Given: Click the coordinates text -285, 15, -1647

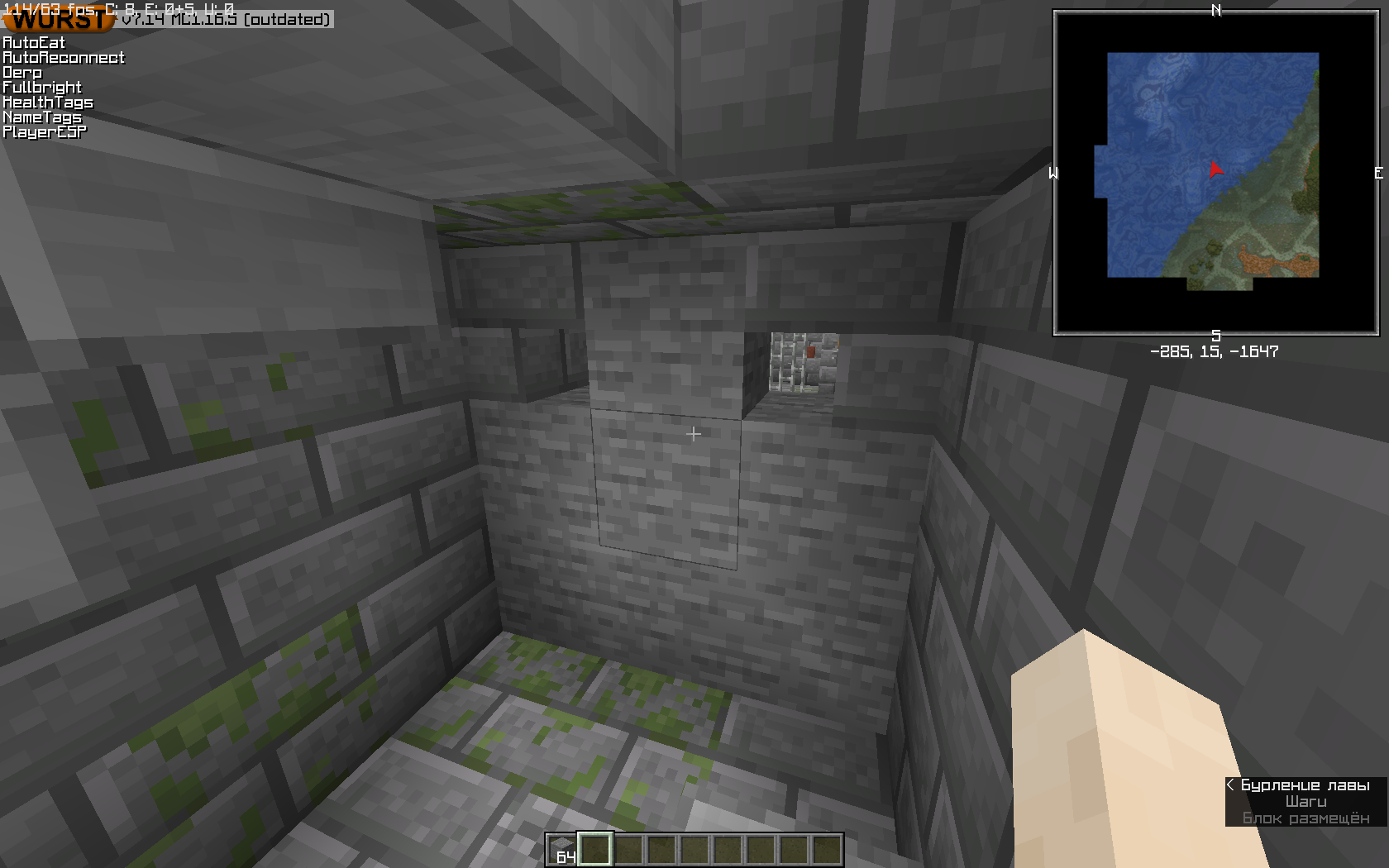Looking at the screenshot, I should (x=1215, y=352).
